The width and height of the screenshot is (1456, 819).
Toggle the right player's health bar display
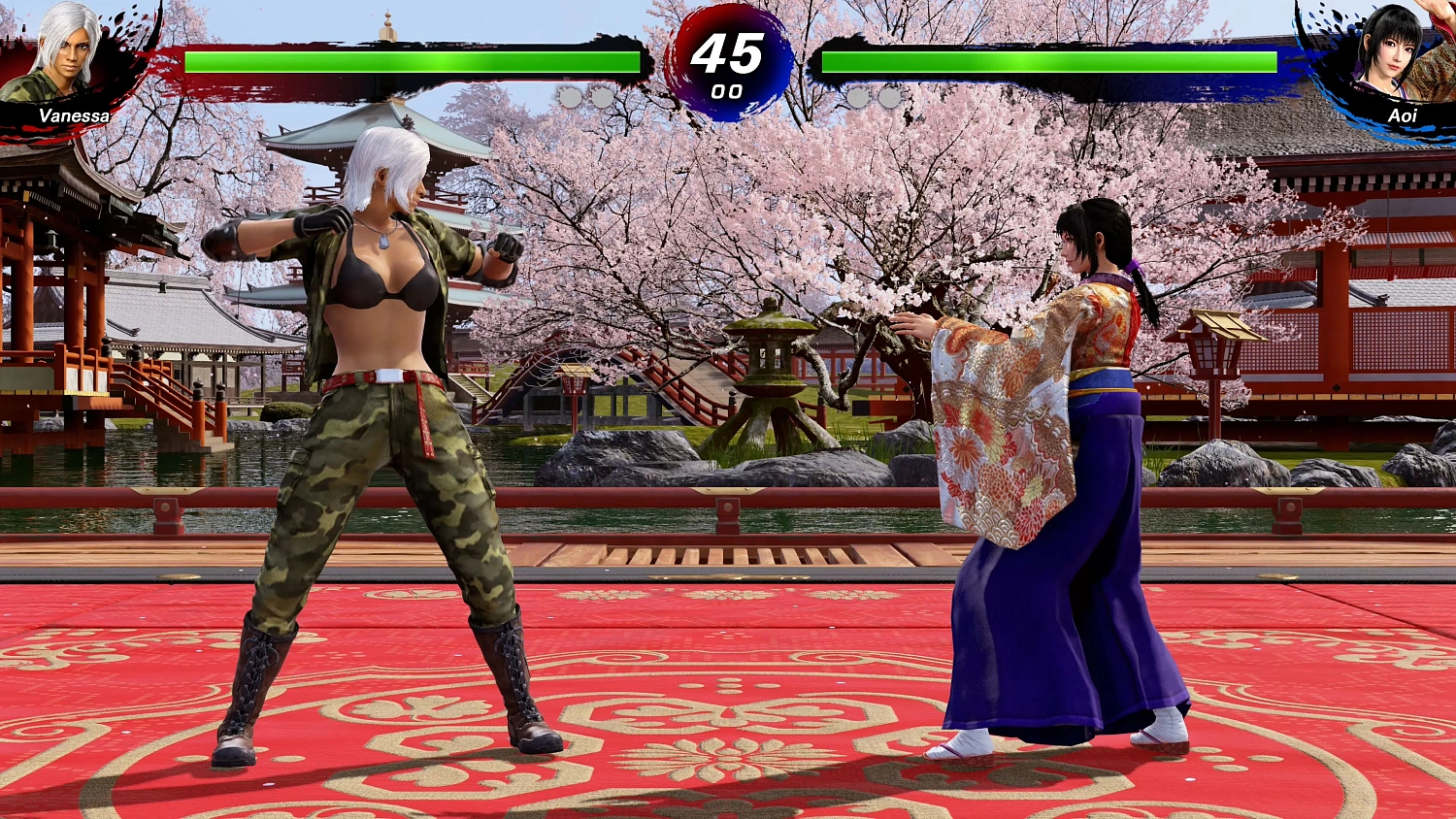point(1048,62)
